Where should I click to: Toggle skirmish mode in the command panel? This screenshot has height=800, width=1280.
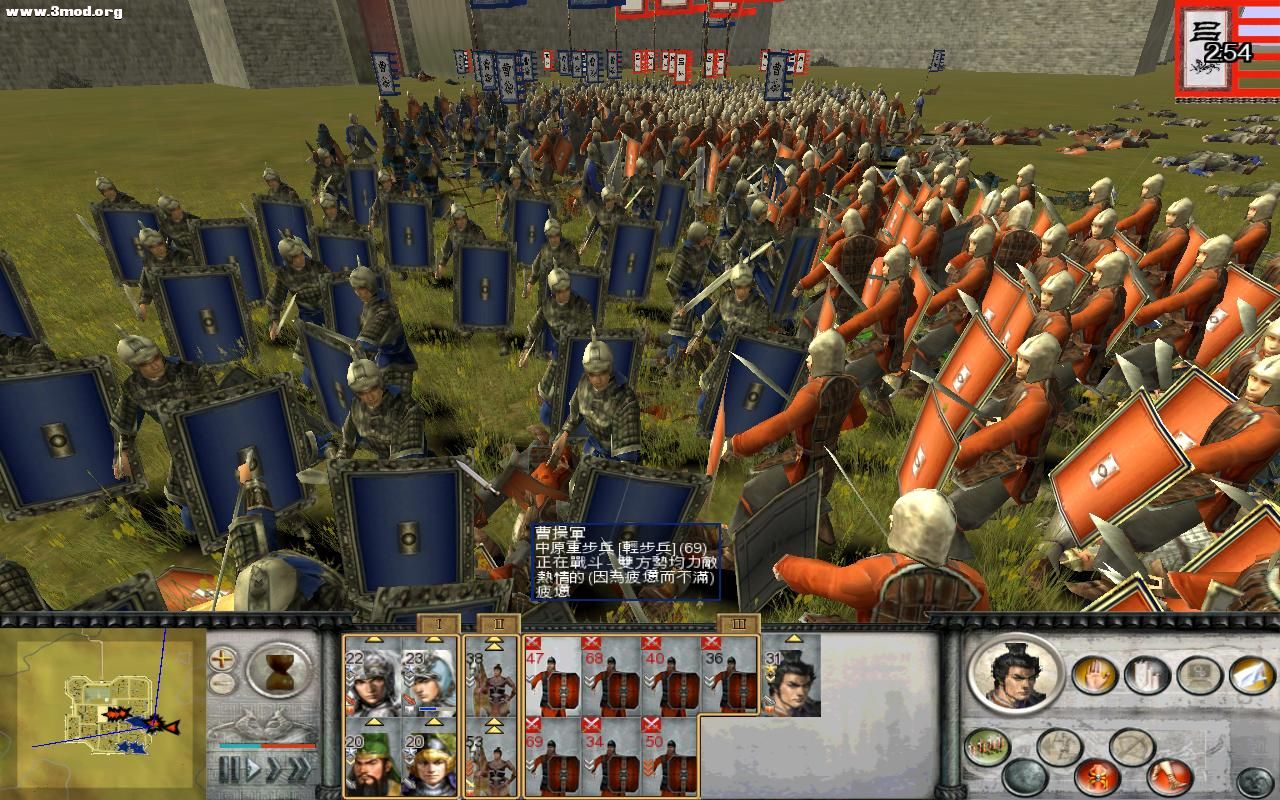tap(1132, 746)
